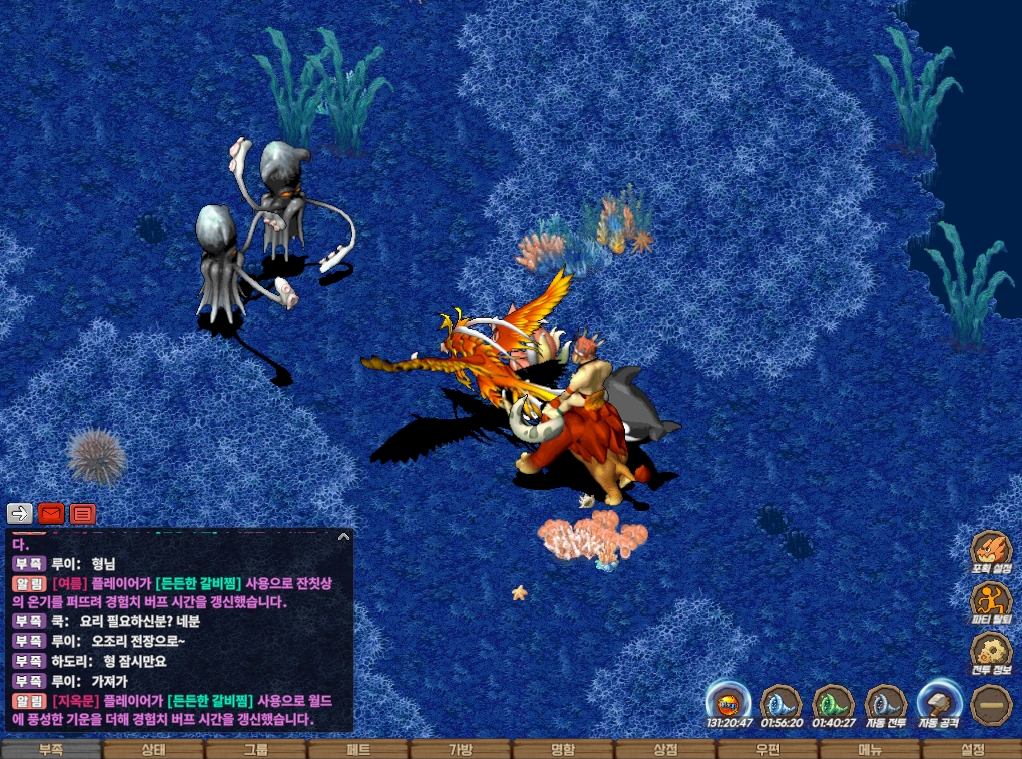Image resolution: width=1022 pixels, height=759 pixels.
Task: Click the white arrow chat button
Action: tap(20, 514)
